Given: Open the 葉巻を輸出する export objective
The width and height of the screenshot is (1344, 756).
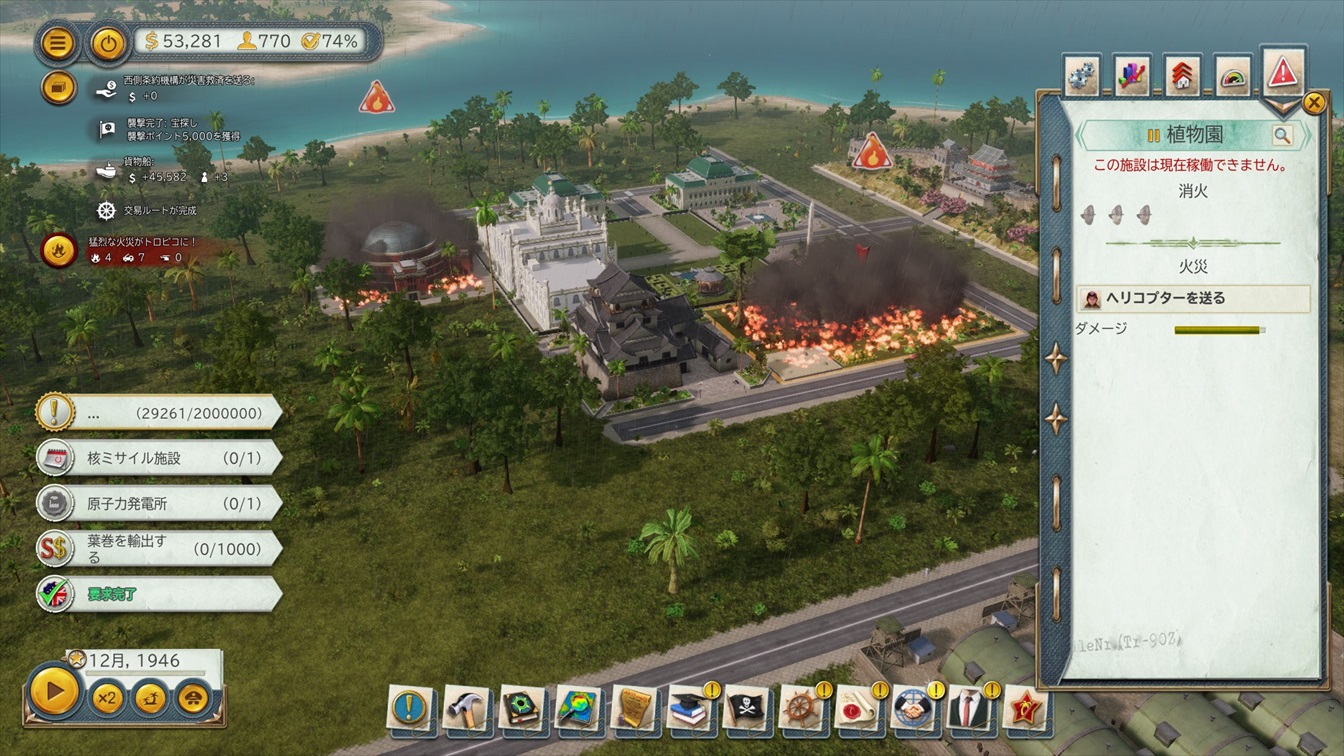Looking at the screenshot, I should [x=158, y=548].
